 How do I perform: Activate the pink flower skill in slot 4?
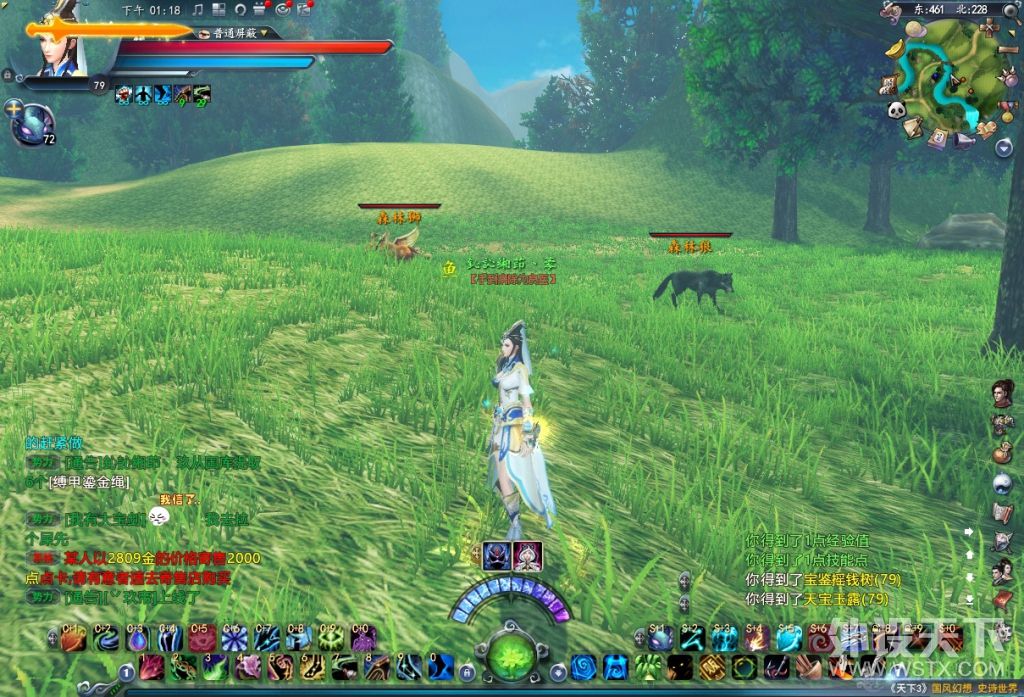pos(248,667)
